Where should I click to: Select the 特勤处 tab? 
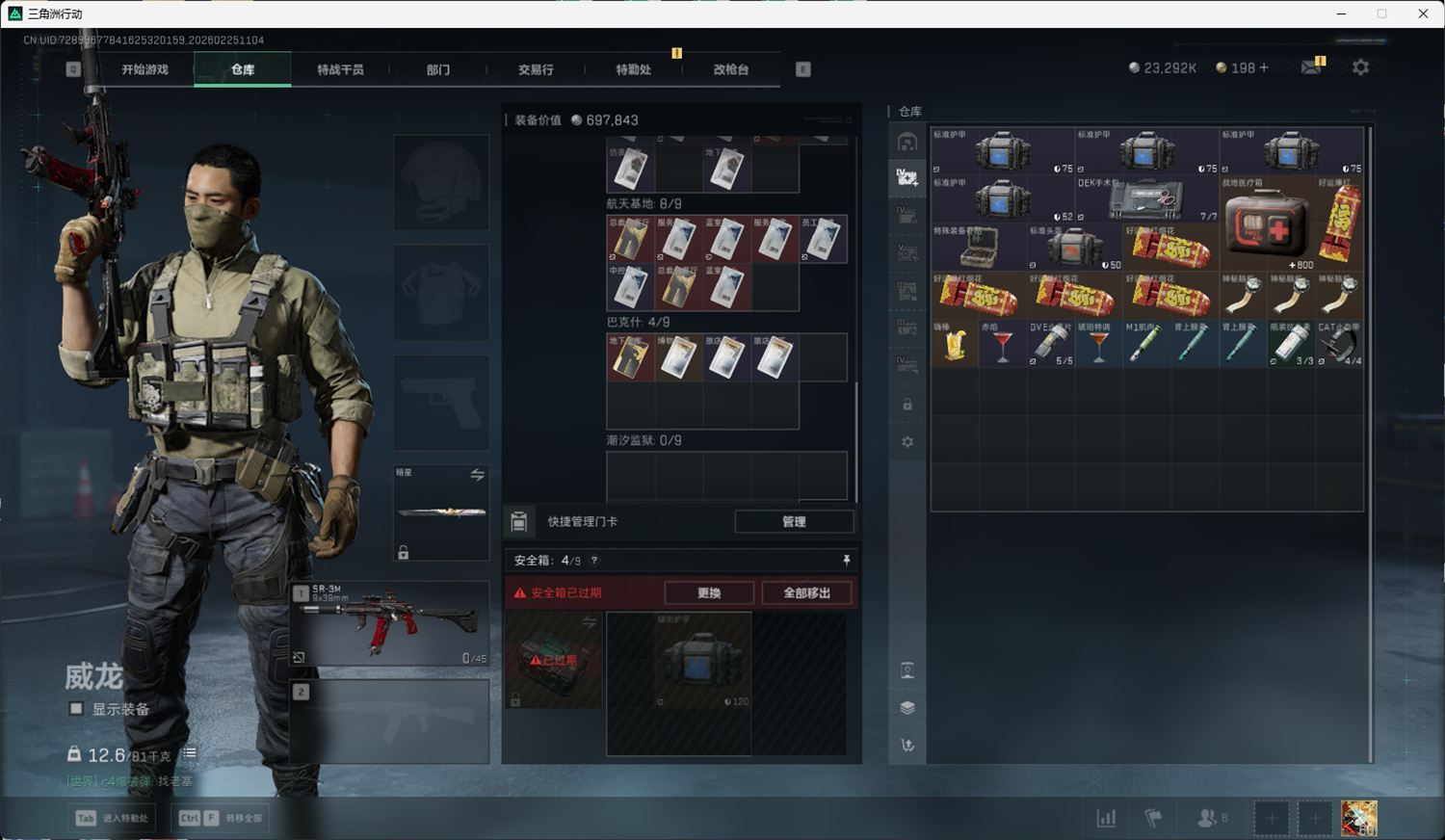tap(633, 69)
